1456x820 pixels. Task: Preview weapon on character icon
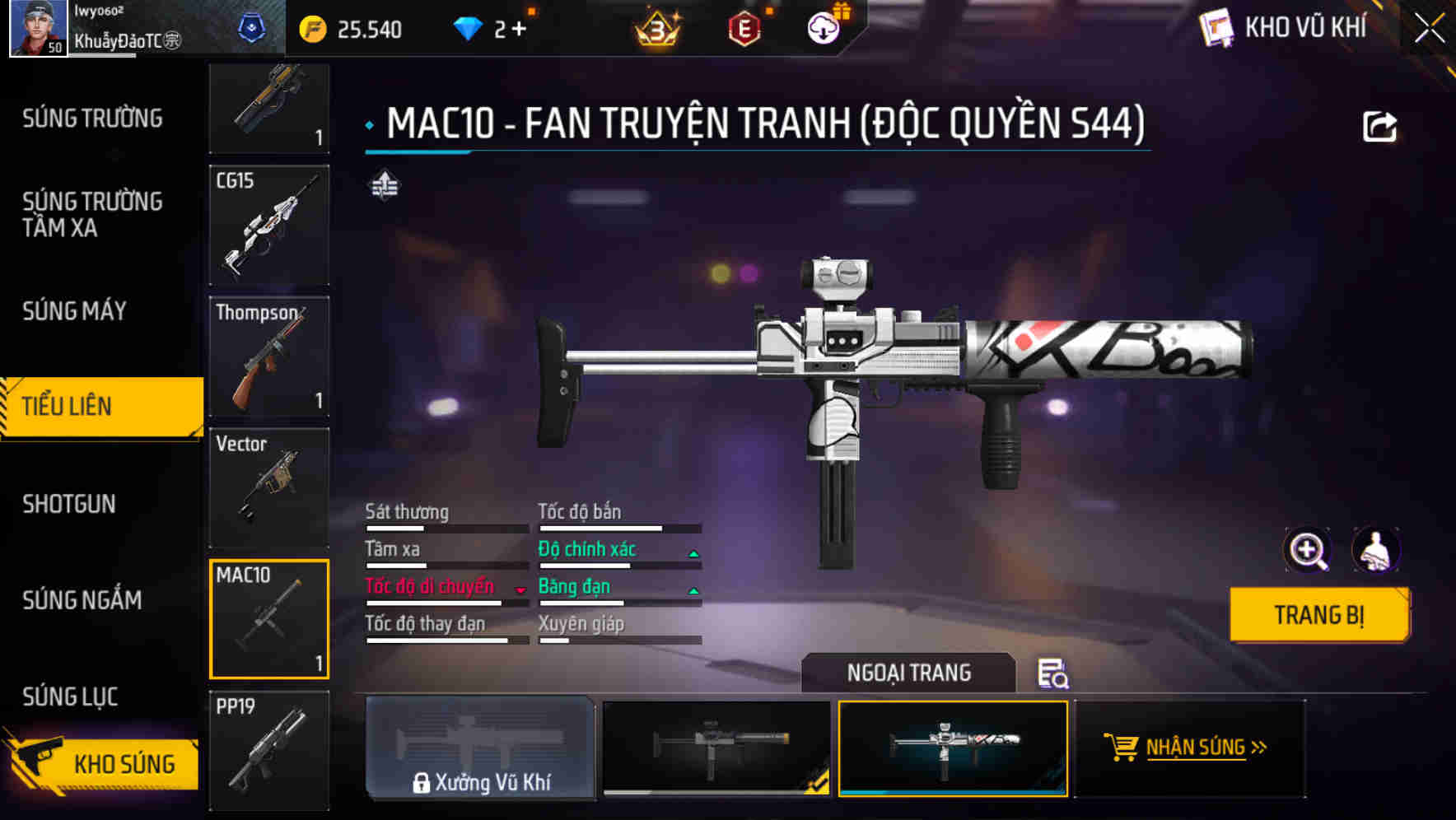(x=1375, y=550)
